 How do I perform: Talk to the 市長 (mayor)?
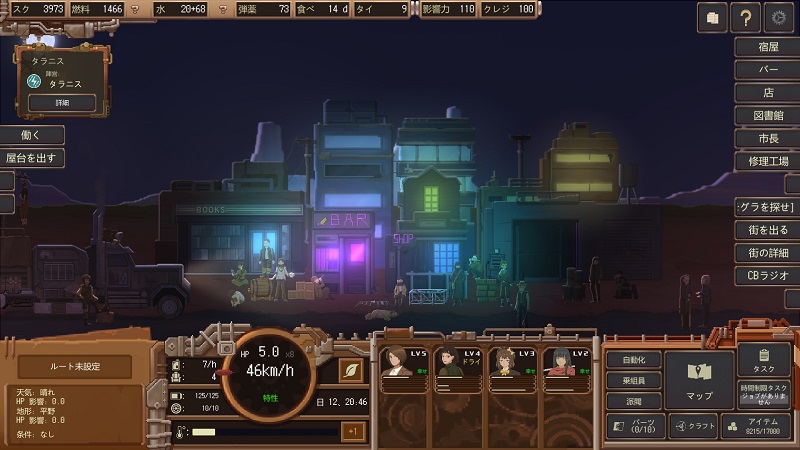tap(768, 138)
